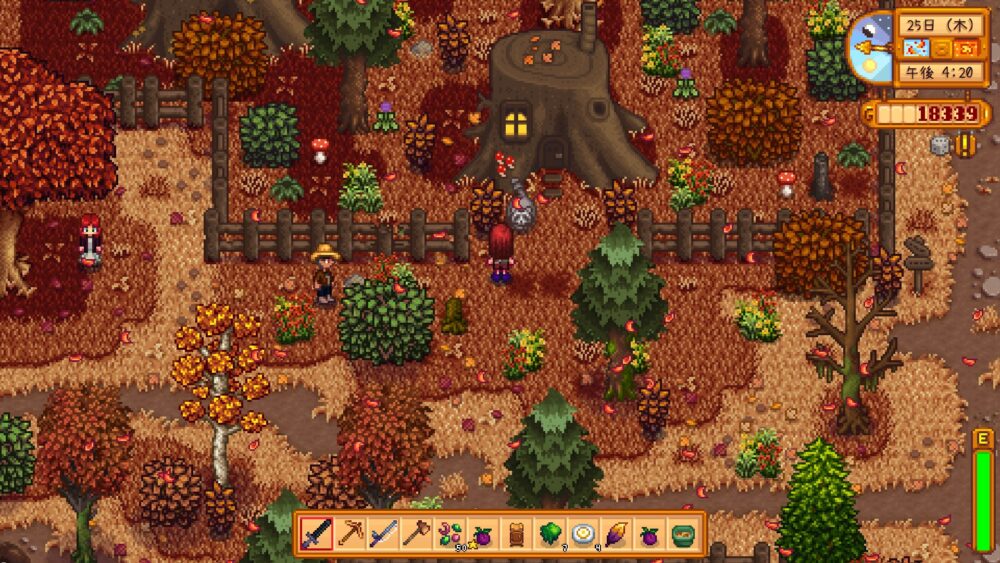This screenshot has width=1000, height=563.
Task: Select the purple yam slot
Action: pos(615,534)
